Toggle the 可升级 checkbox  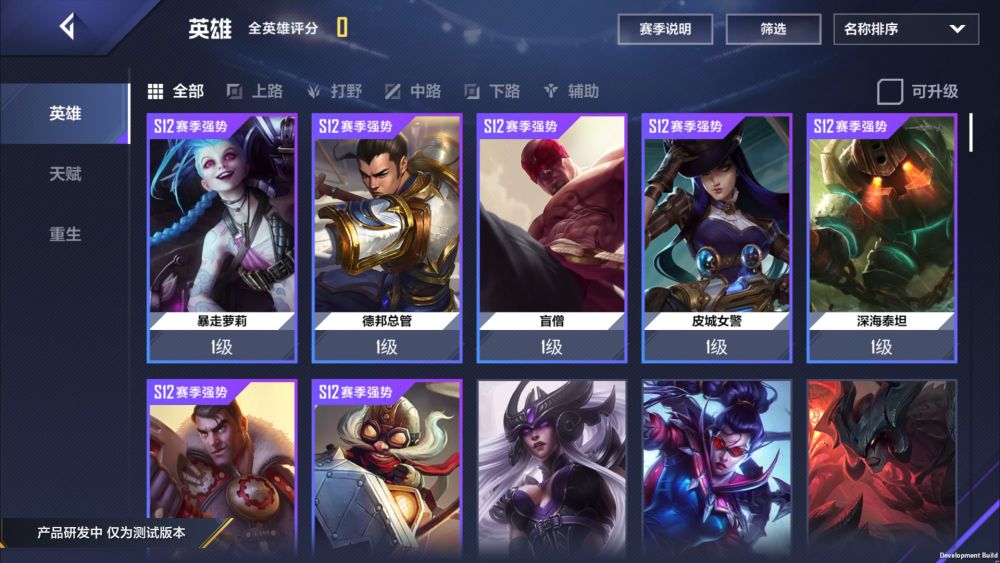point(890,92)
